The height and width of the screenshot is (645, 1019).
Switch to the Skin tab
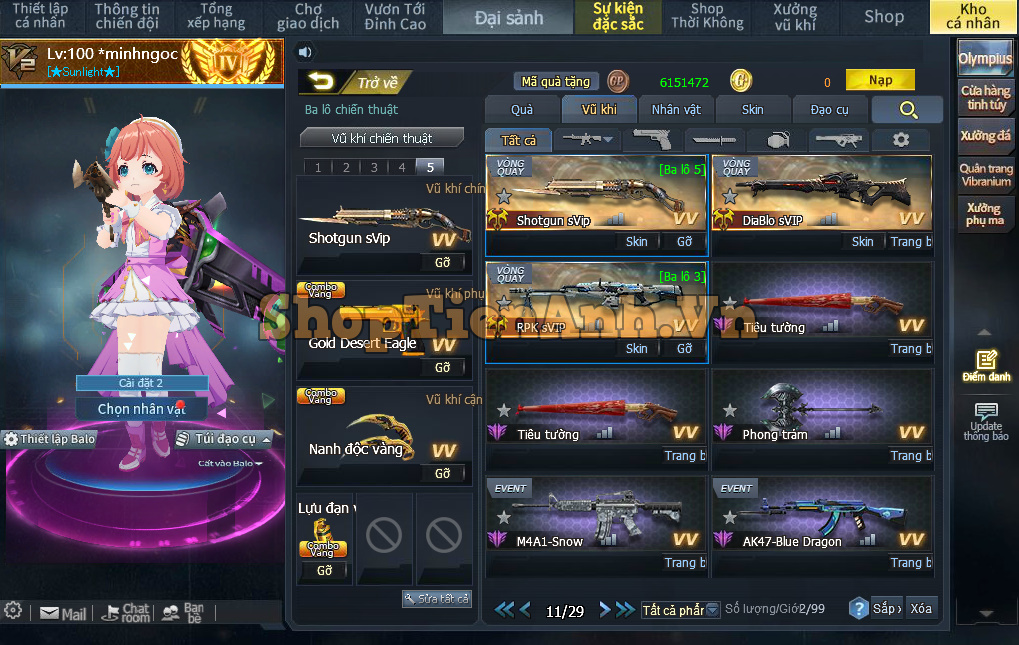[752, 110]
